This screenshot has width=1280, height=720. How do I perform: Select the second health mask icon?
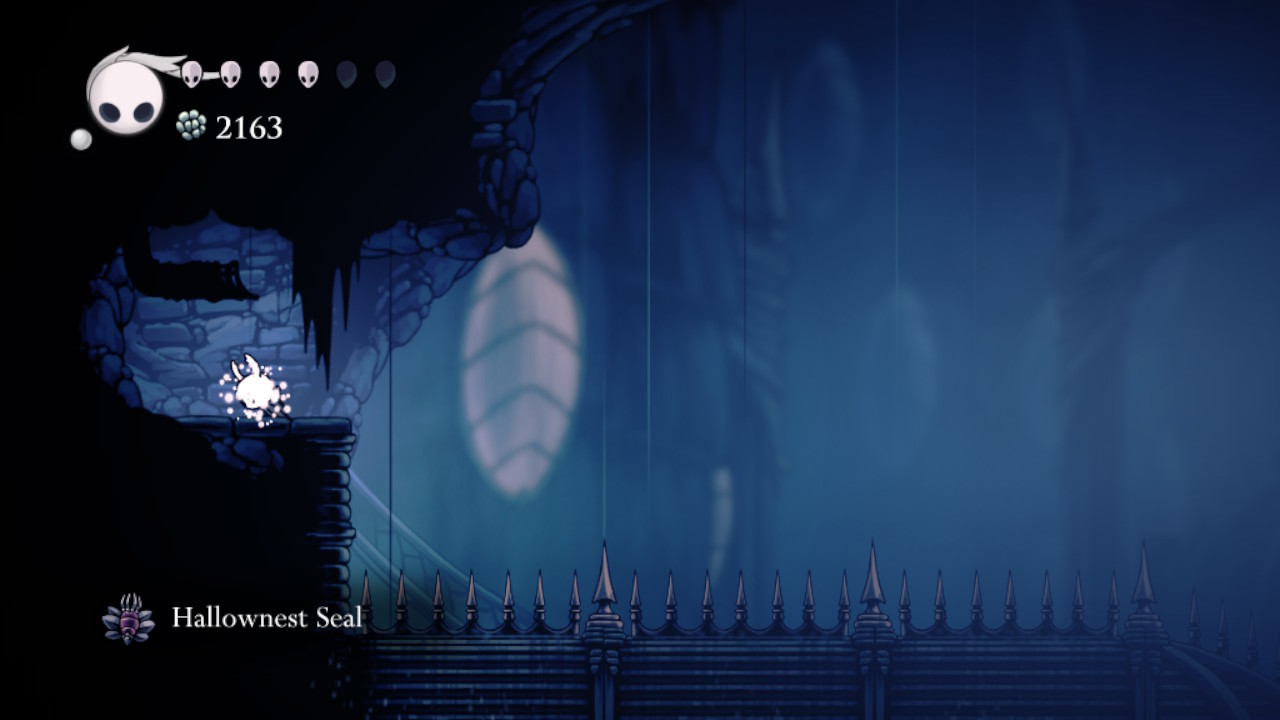[x=232, y=70]
